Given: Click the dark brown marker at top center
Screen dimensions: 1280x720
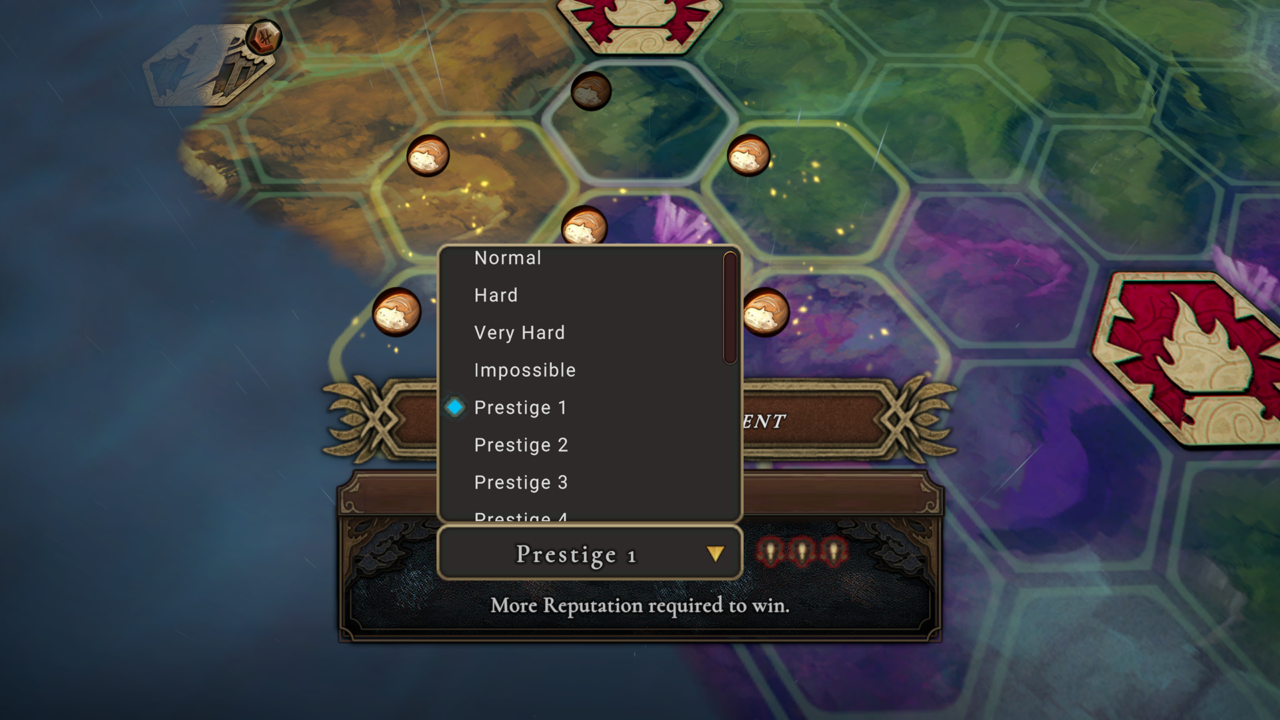Looking at the screenshot, I should [x=590, y=92].
